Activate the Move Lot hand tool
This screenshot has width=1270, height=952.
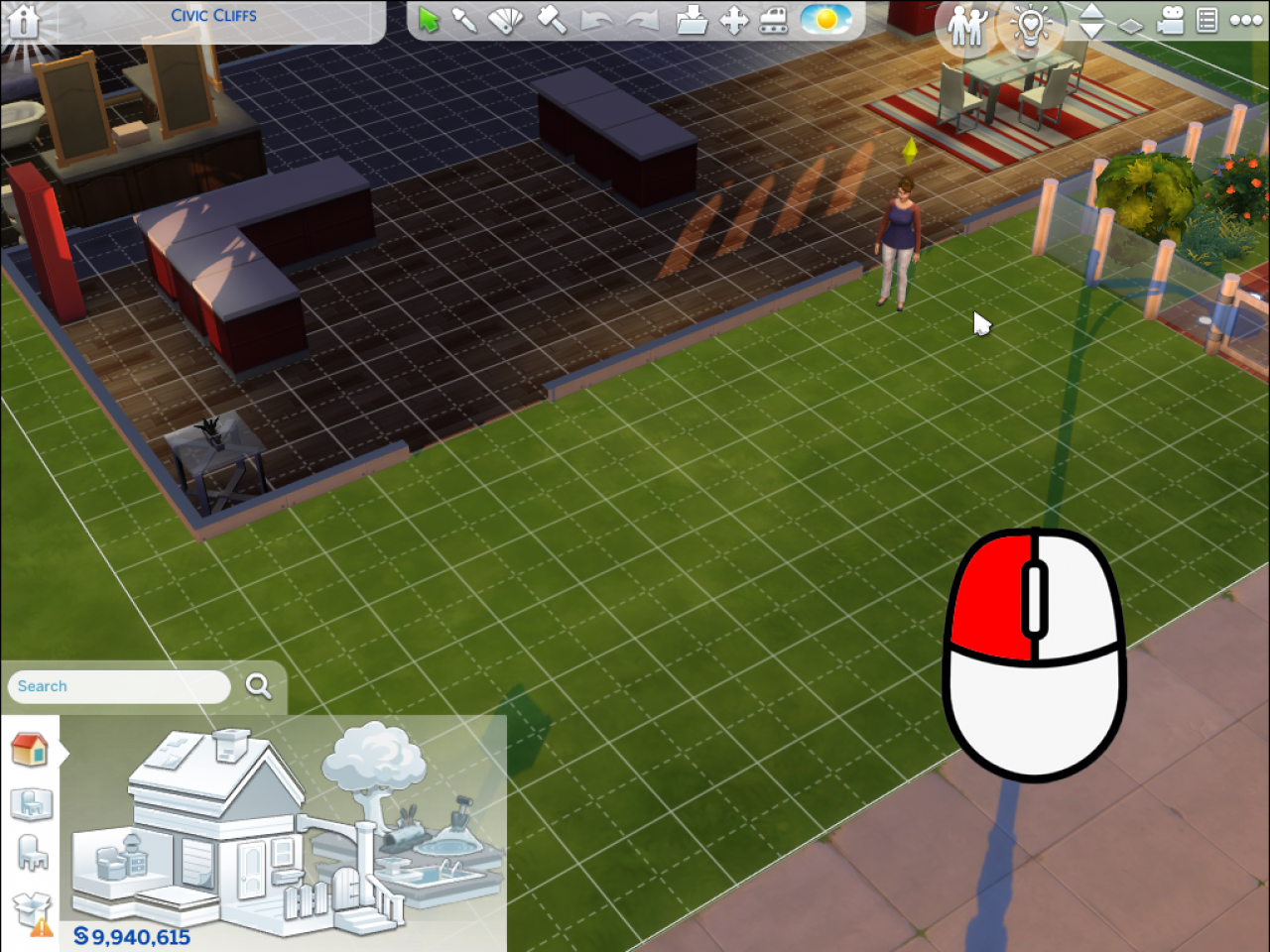[734, 20]
